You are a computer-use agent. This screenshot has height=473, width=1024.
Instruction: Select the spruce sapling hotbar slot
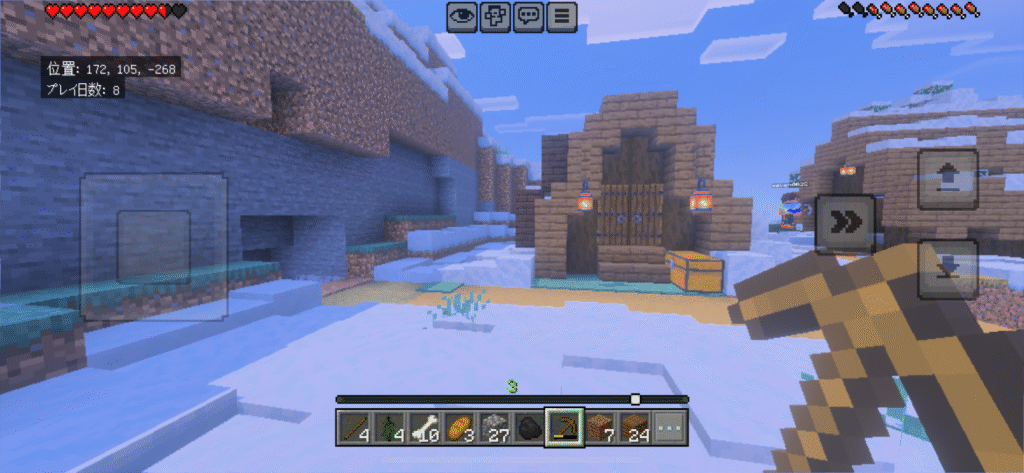pos(389,428)
